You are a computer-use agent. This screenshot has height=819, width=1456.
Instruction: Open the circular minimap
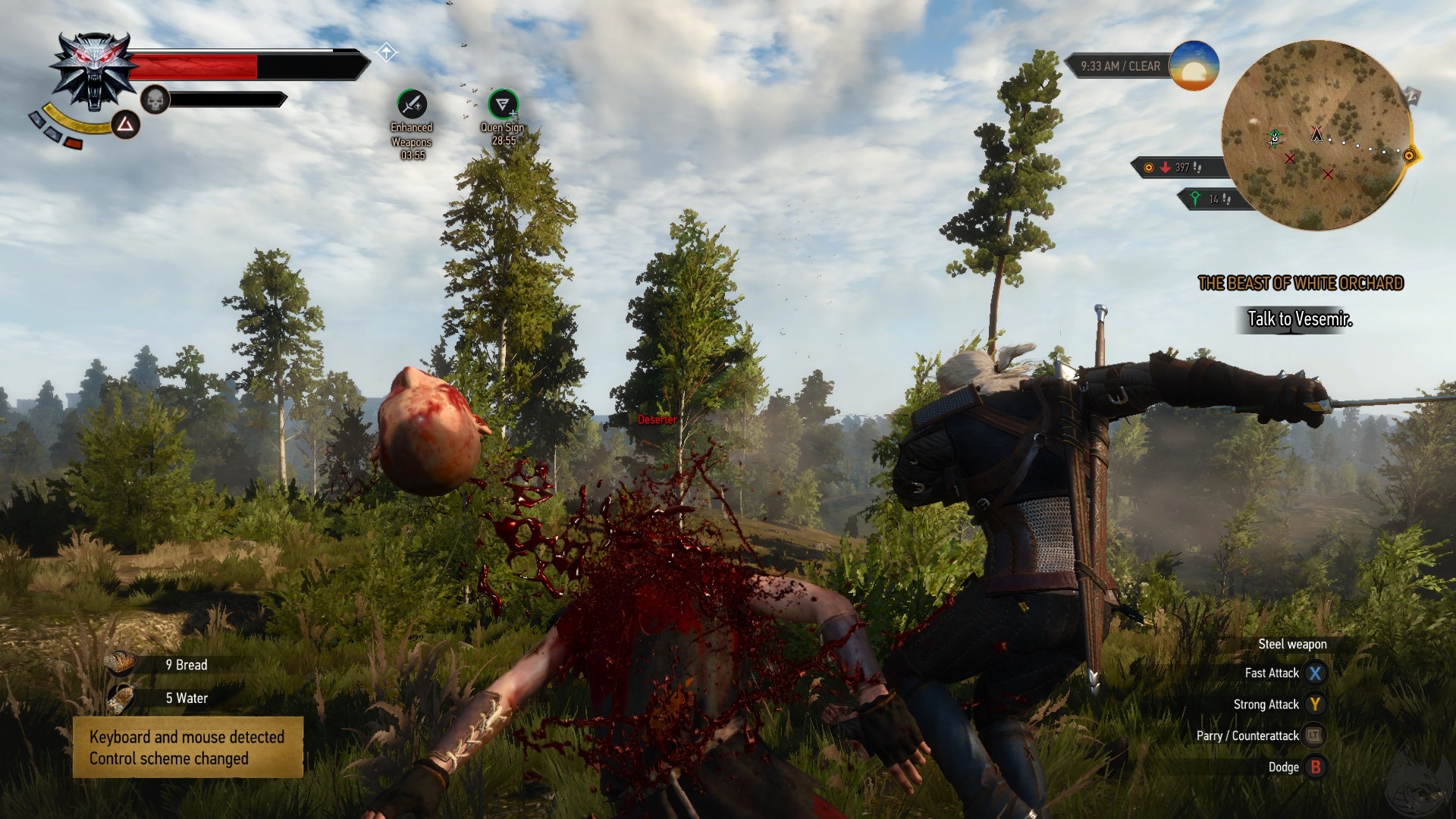[x=1316, y=135]
